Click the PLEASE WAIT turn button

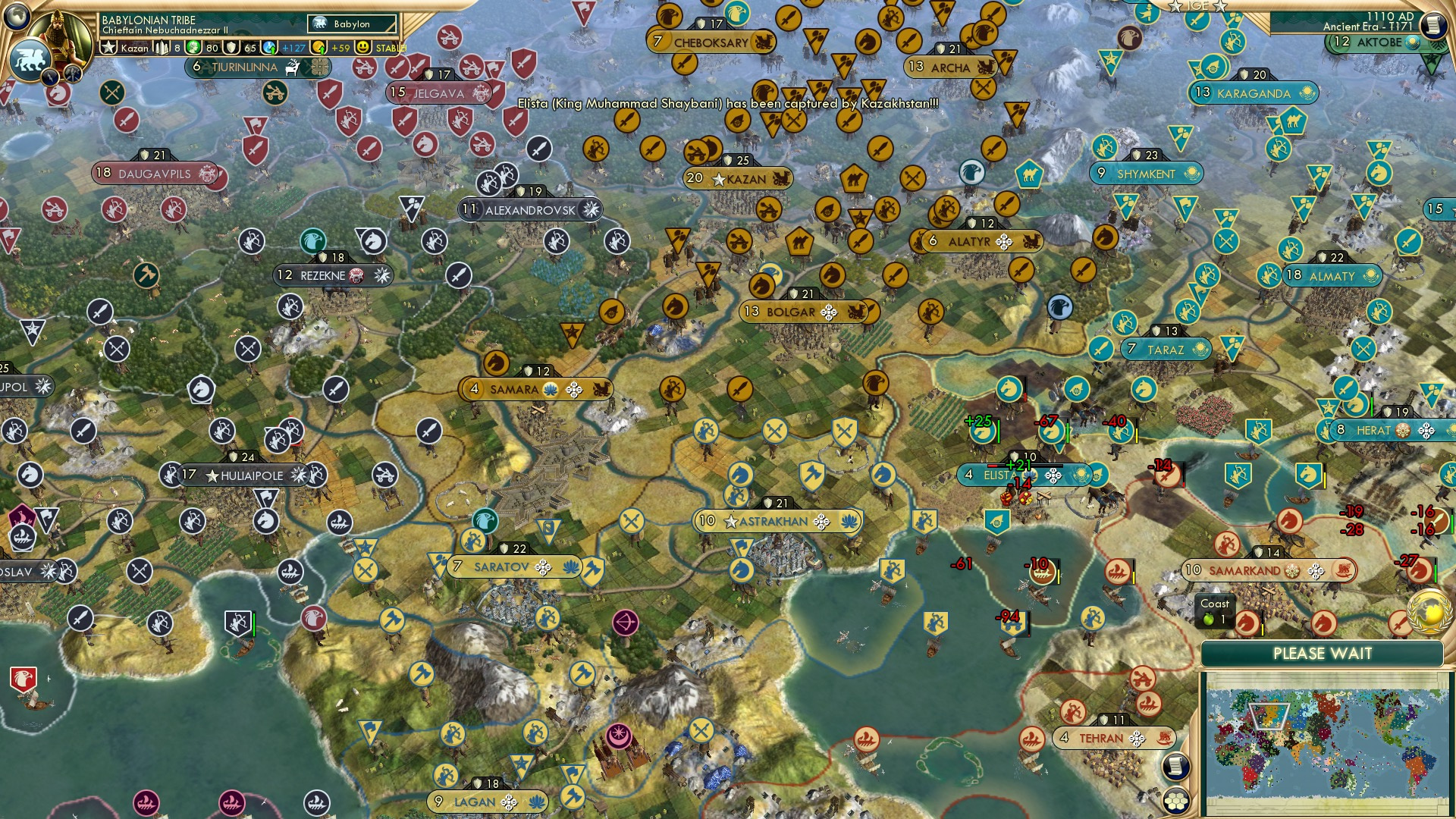(x=1323, y=653)
